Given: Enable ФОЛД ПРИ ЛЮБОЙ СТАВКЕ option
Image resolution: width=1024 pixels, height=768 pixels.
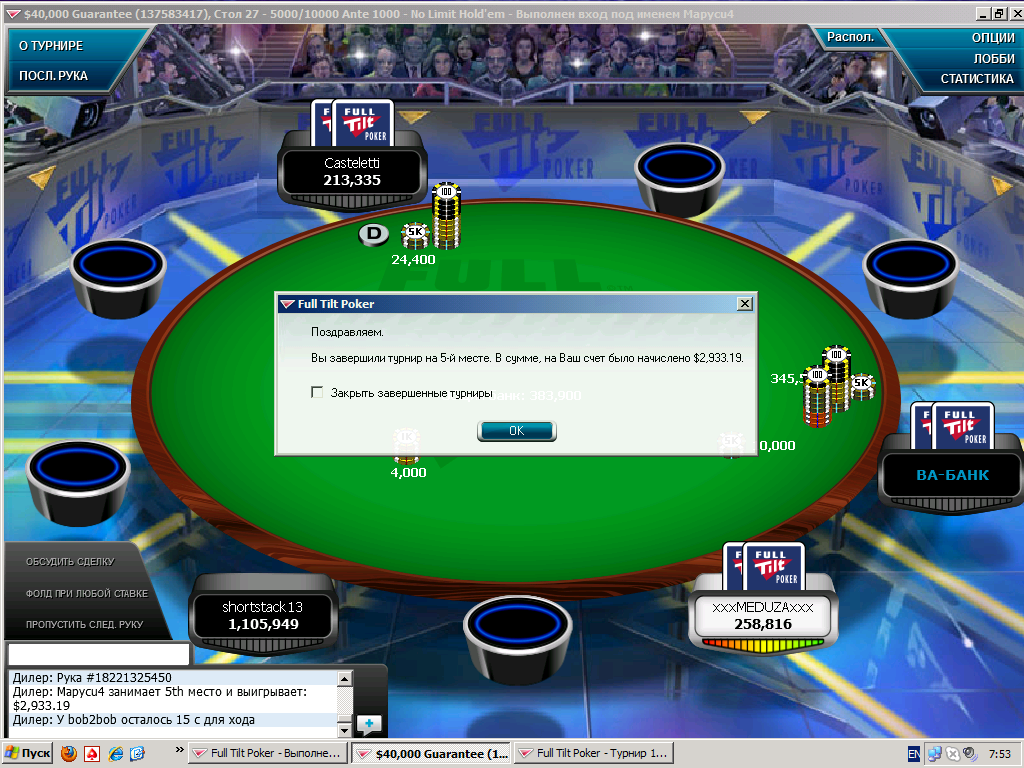Looking at the screenshot, I should [86, 593].
